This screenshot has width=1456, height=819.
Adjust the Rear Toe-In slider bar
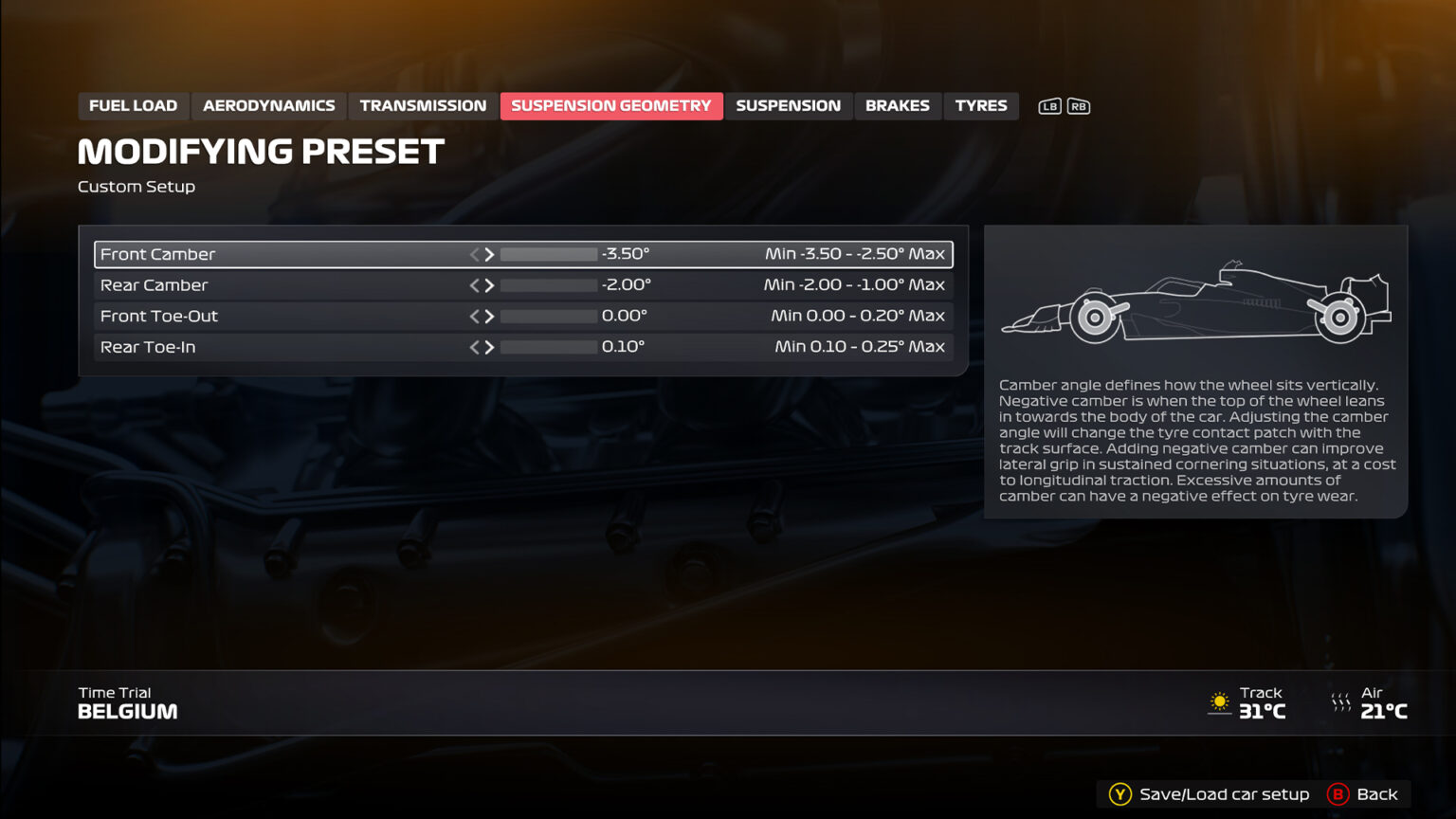click(548, 347)
